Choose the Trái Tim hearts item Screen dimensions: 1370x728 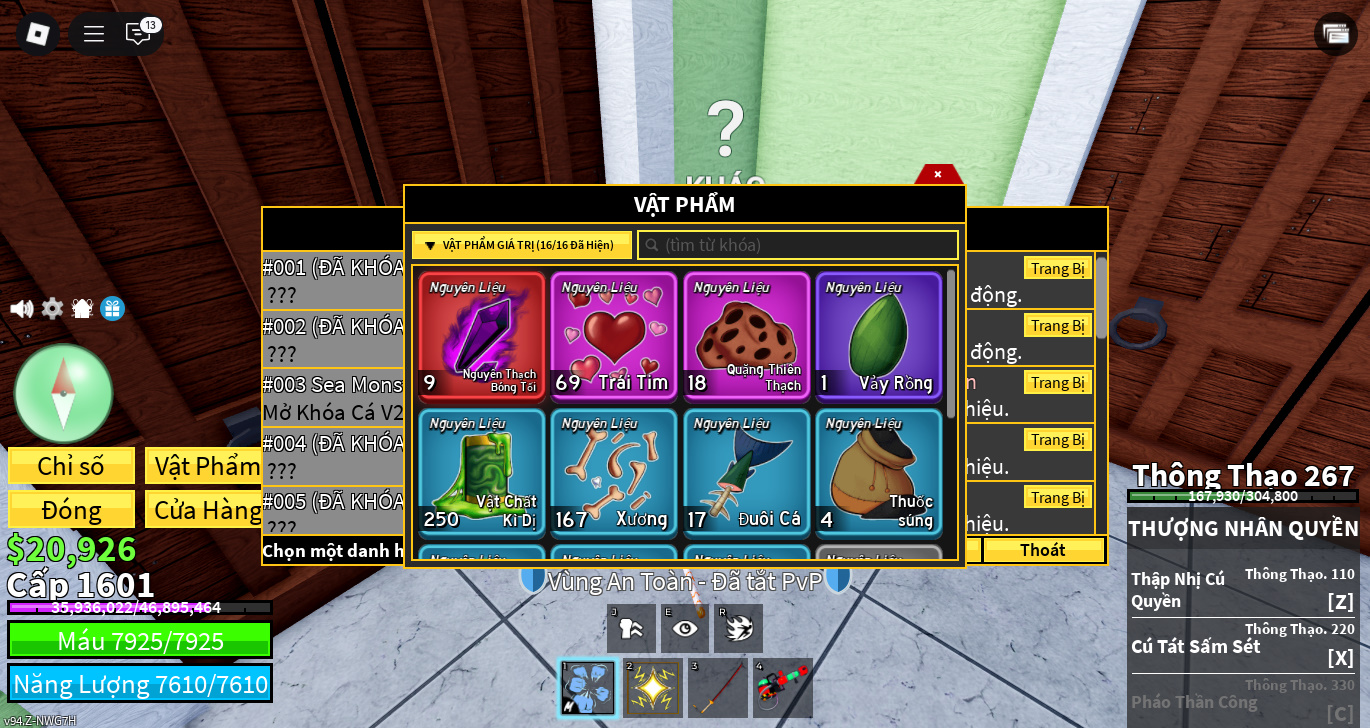click(614, 335)
